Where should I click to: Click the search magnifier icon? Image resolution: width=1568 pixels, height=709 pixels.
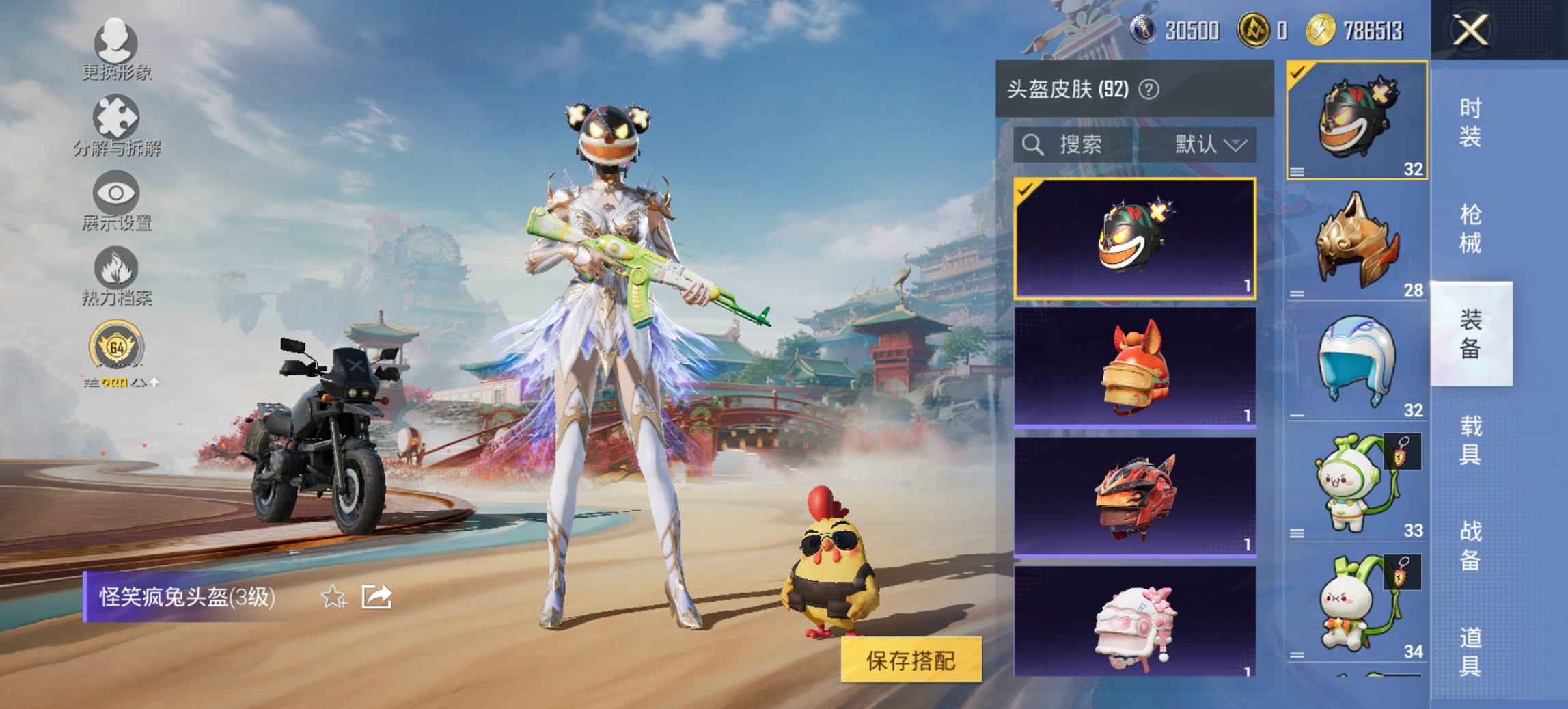pyautogui.click(x=1033, y=144)
